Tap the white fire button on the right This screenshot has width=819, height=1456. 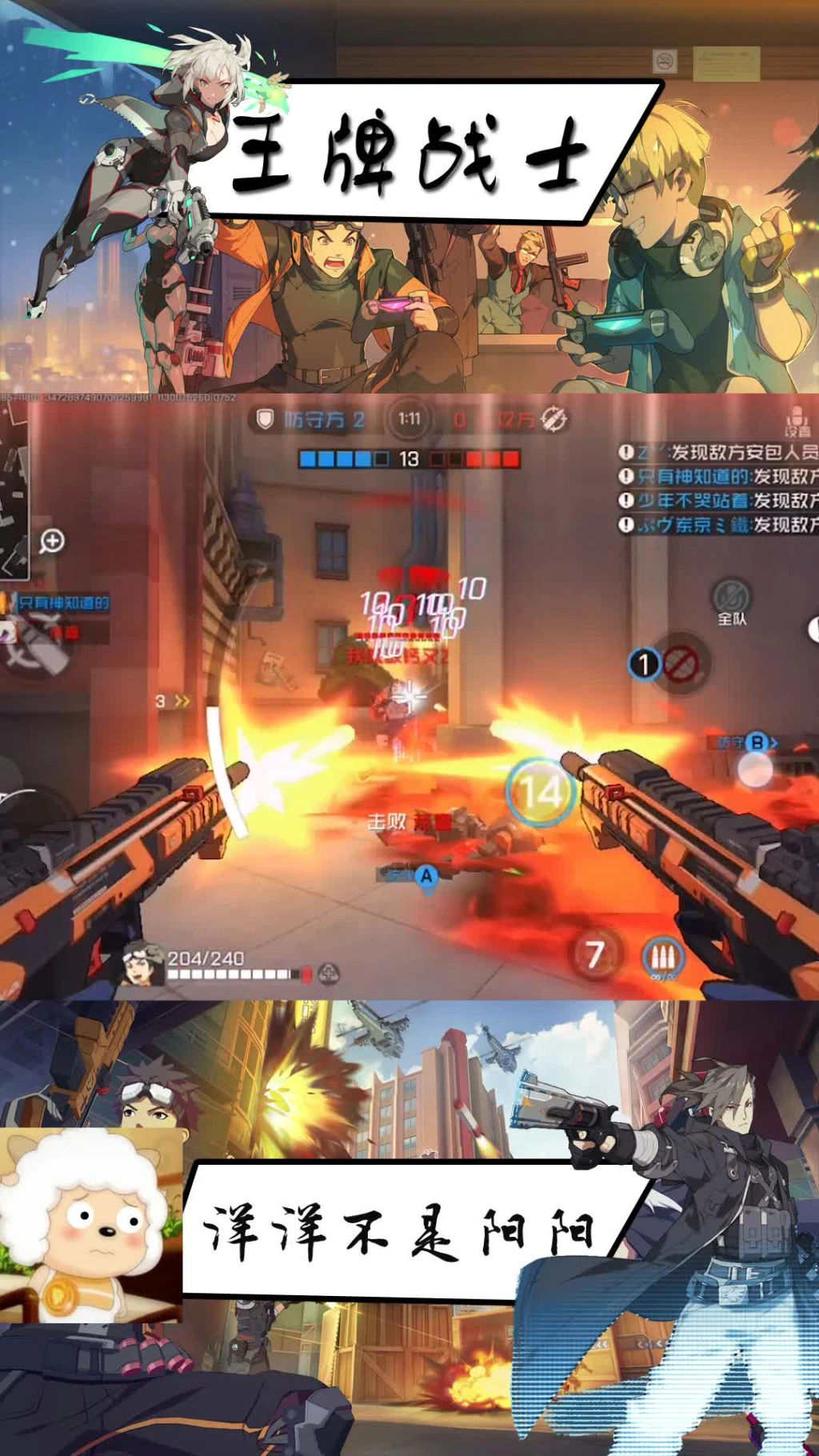[x=754, y=770]
